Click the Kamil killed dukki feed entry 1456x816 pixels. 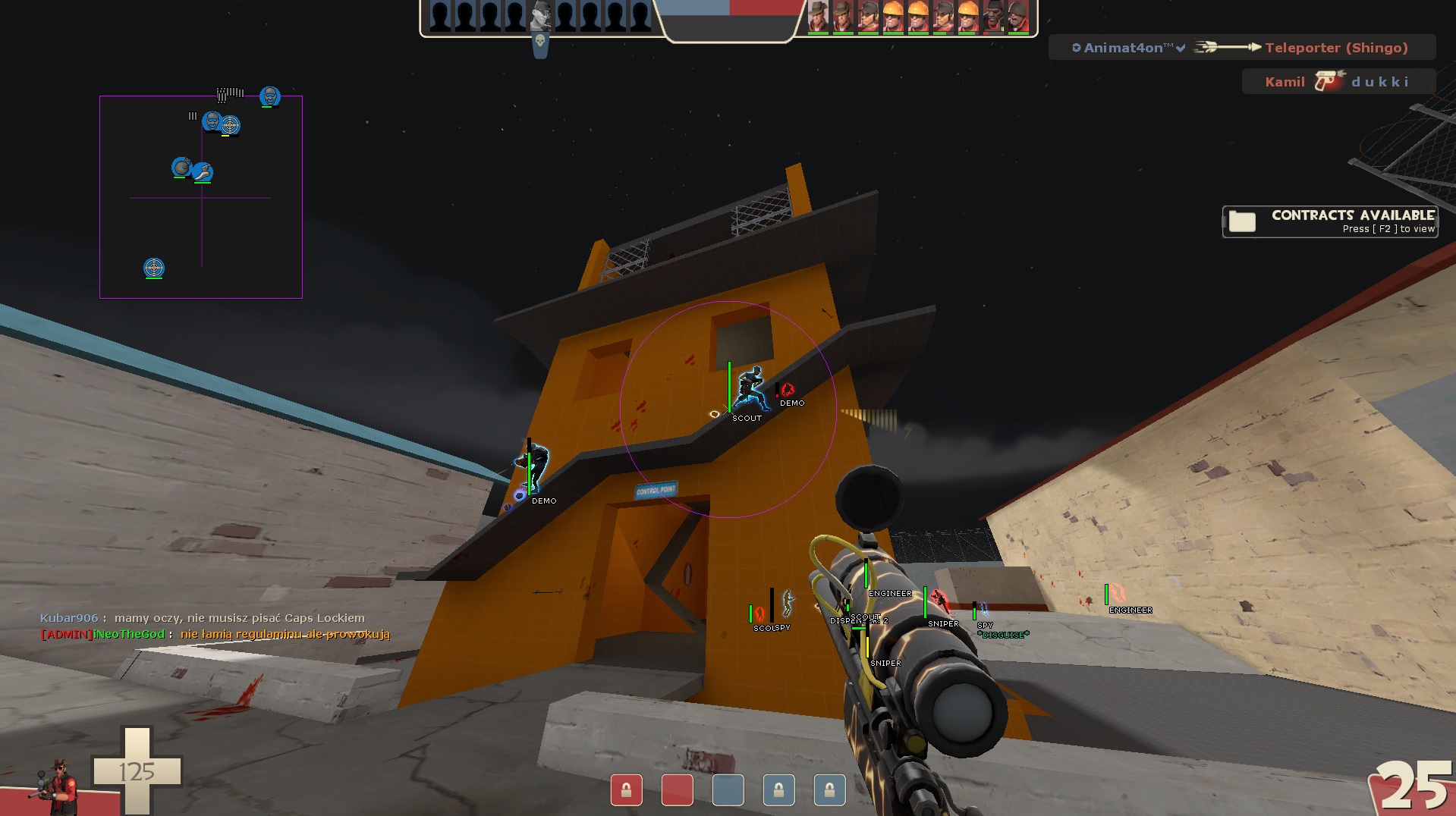coord(1338,82)
